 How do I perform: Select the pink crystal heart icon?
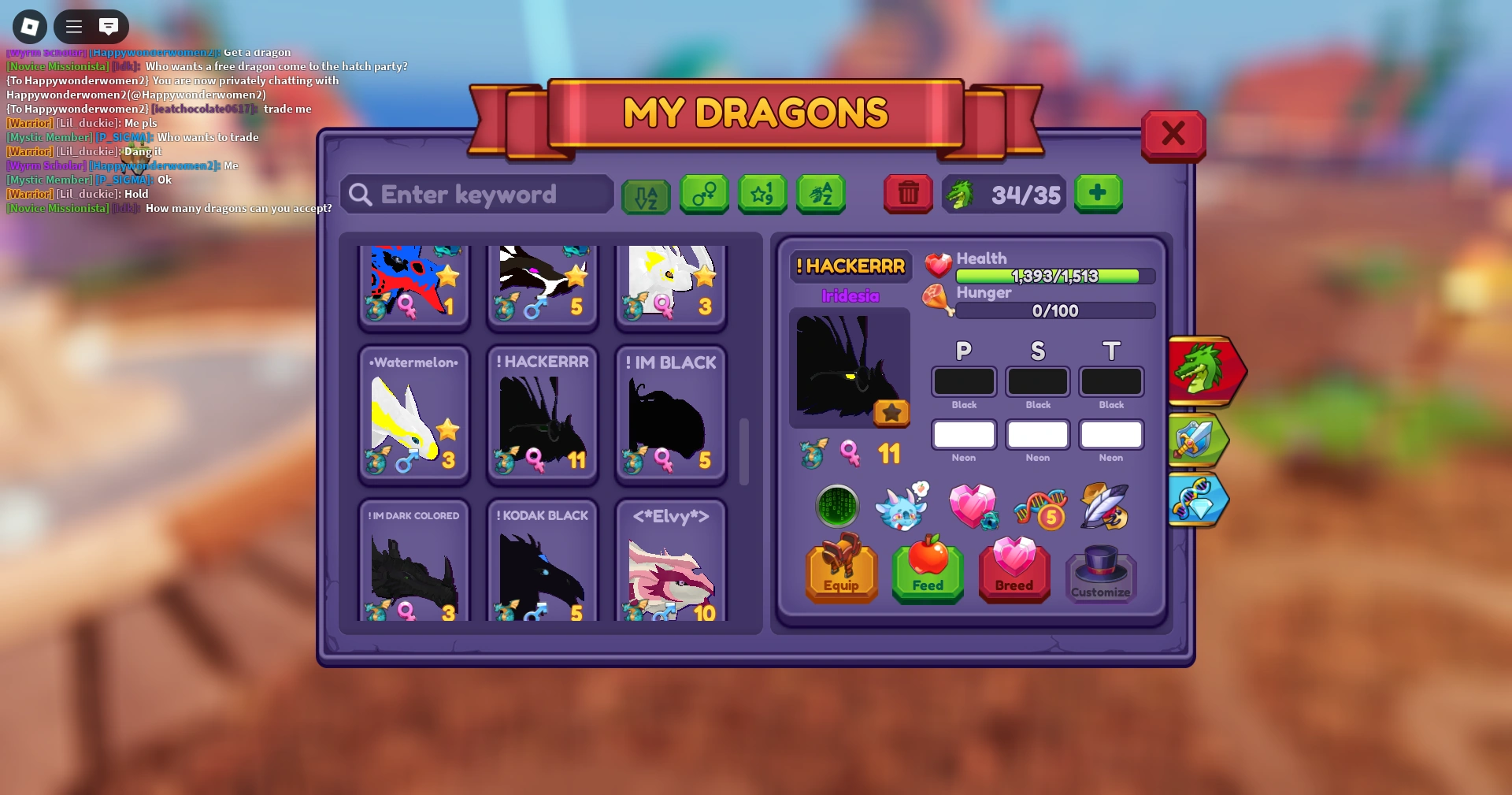[974, 507]
